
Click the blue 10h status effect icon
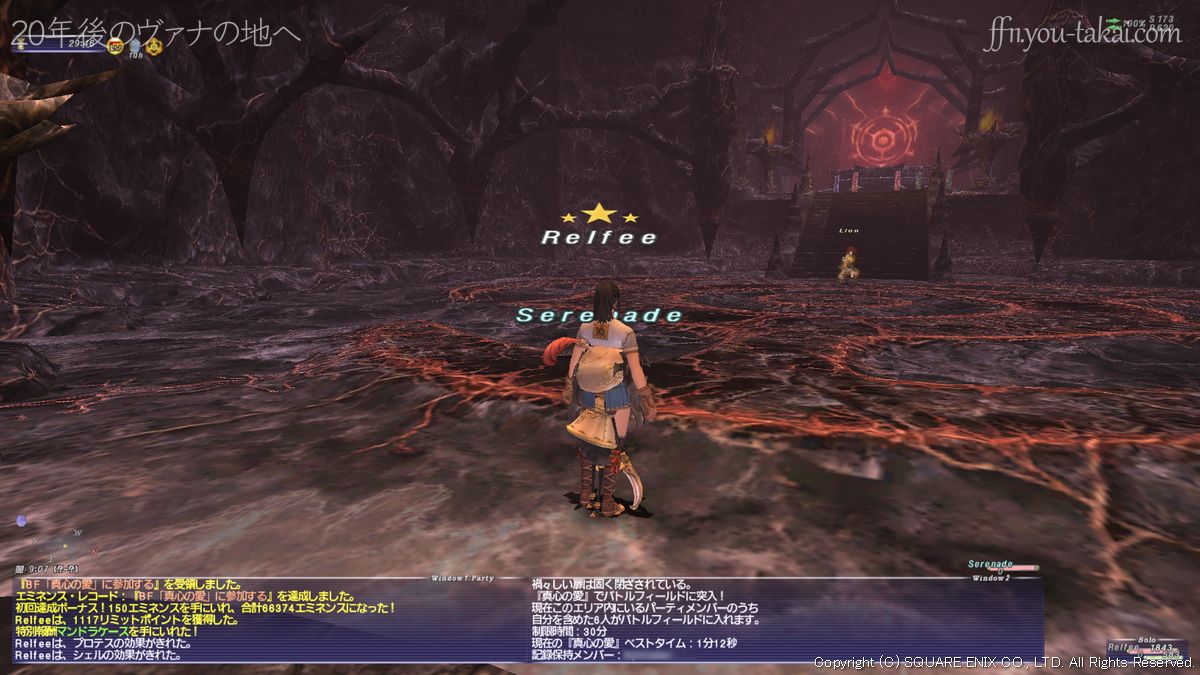(x=134, y=46)
